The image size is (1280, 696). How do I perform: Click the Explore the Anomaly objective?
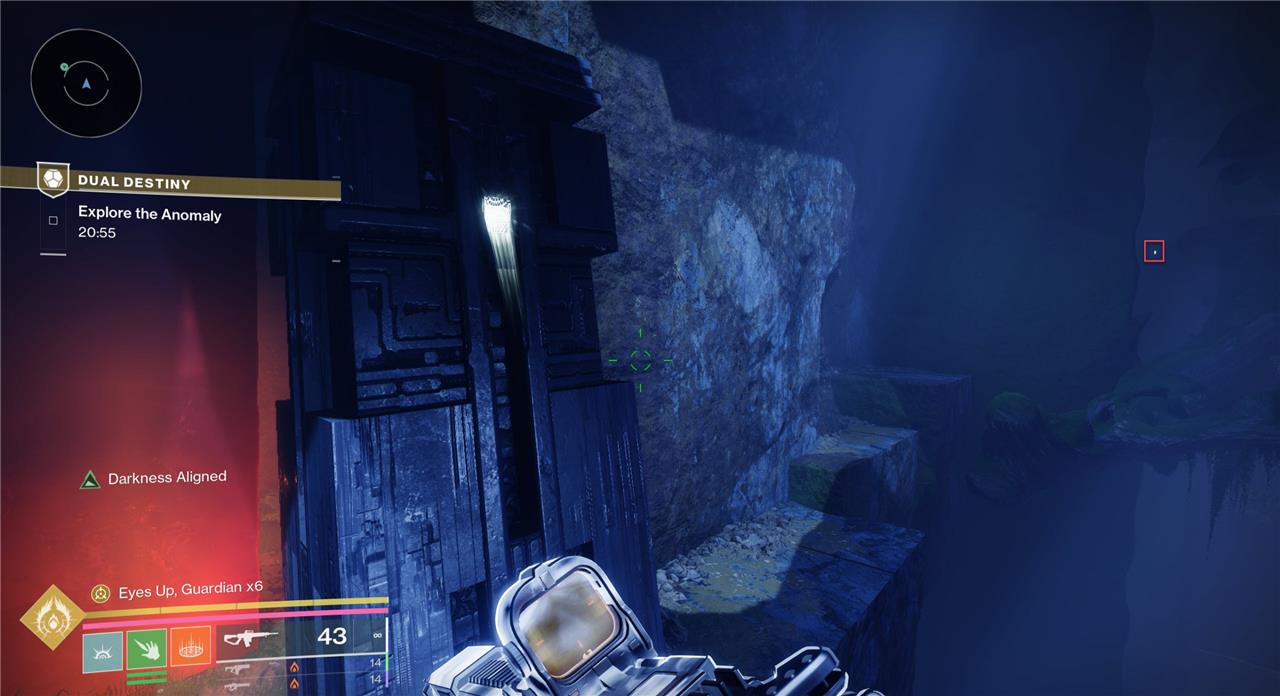pos(149,214)
